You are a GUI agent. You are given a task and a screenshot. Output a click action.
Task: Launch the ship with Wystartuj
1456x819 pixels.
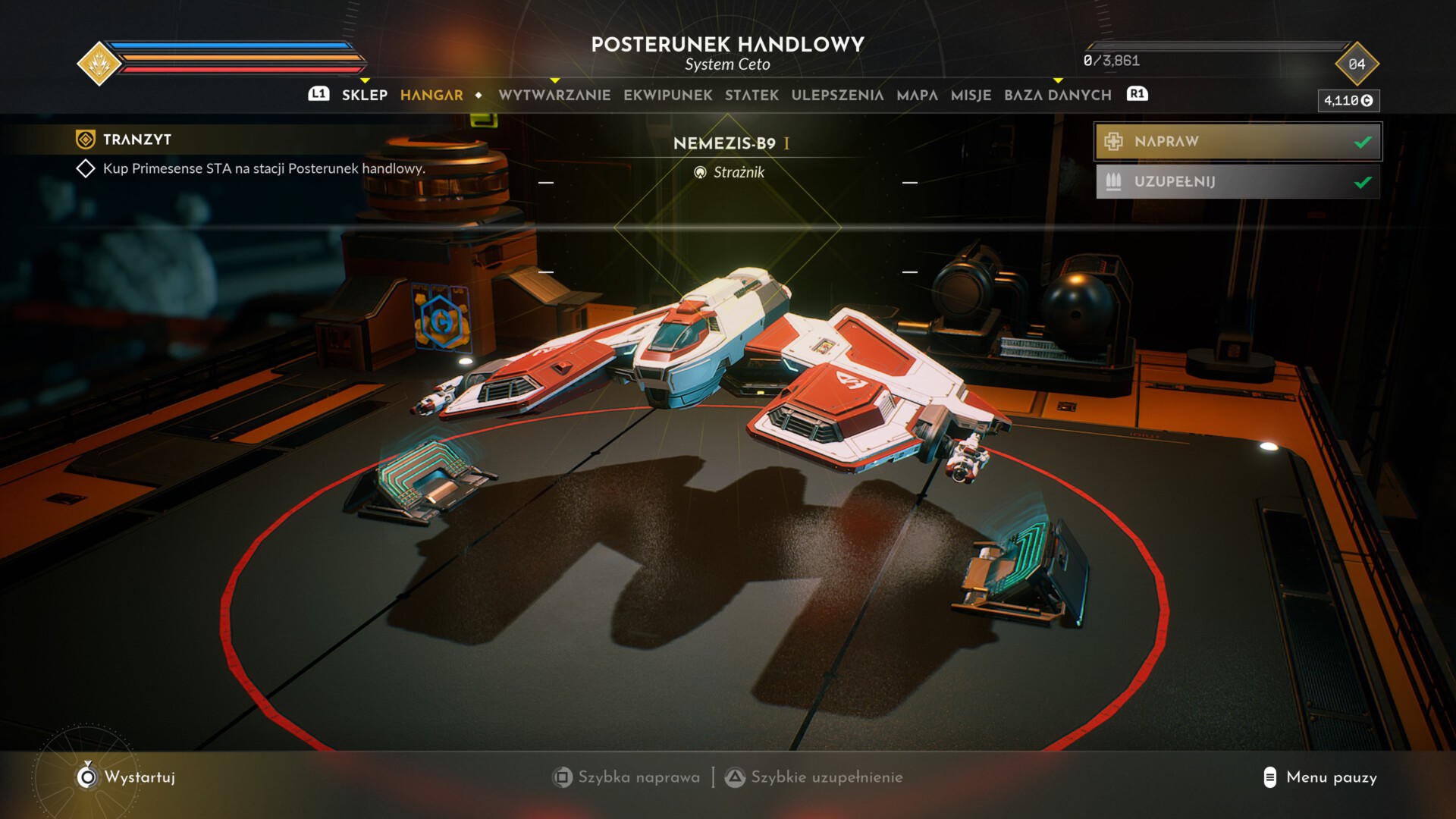(x=139, y=777)
